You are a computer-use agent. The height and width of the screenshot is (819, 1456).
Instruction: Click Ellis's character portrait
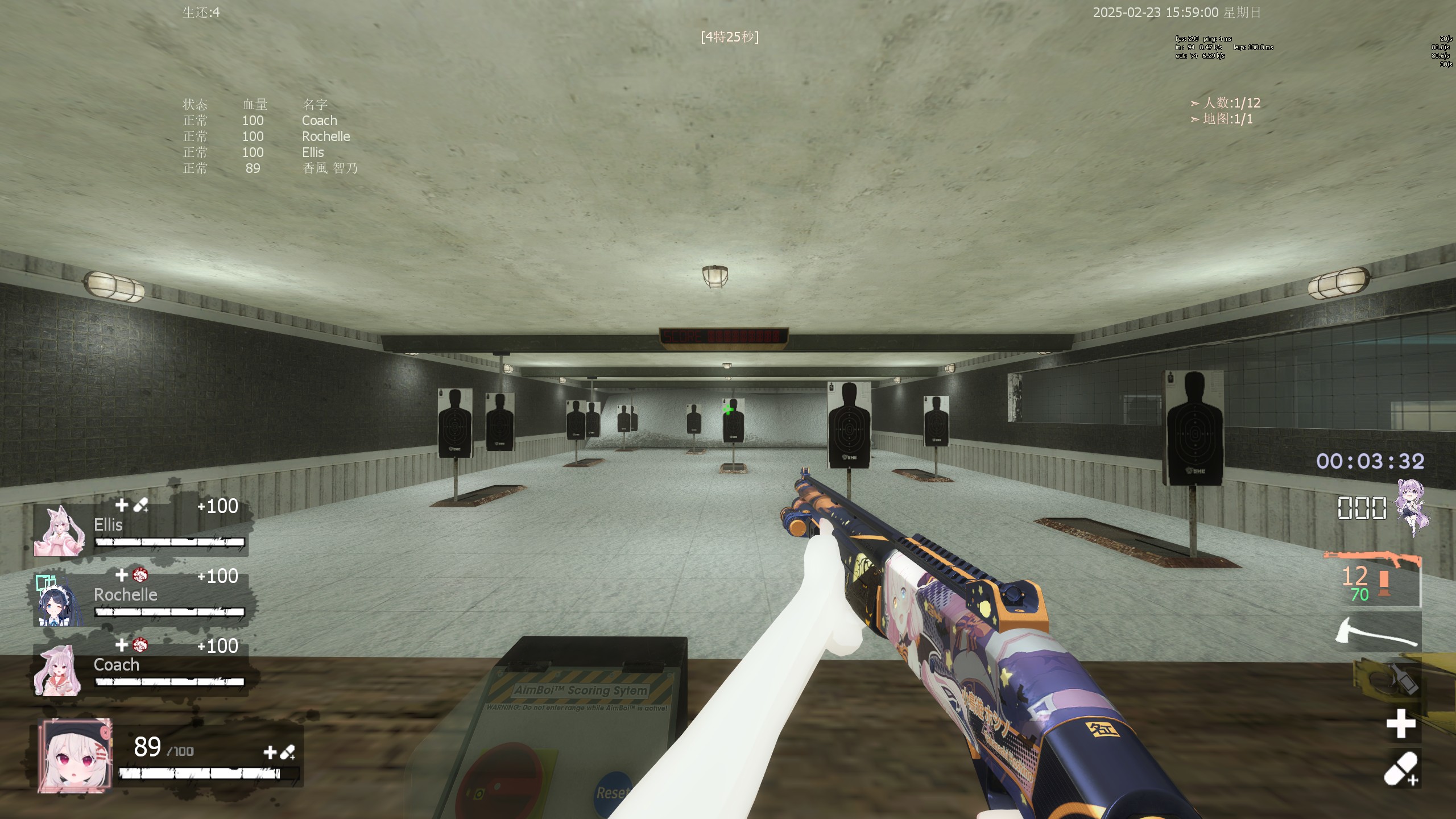[61, 530]
